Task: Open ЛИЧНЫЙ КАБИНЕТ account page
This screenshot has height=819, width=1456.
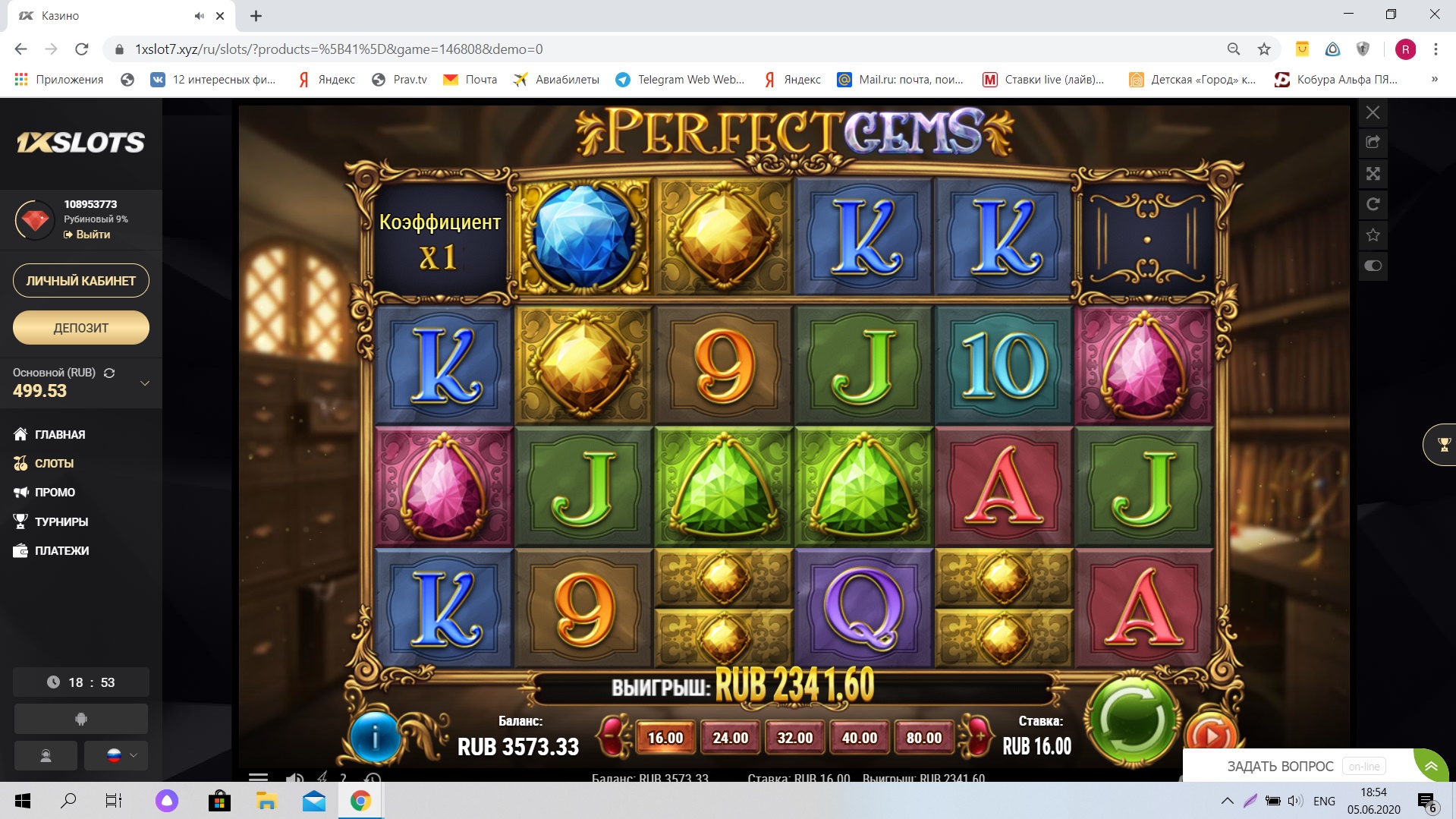Action: 81,281
